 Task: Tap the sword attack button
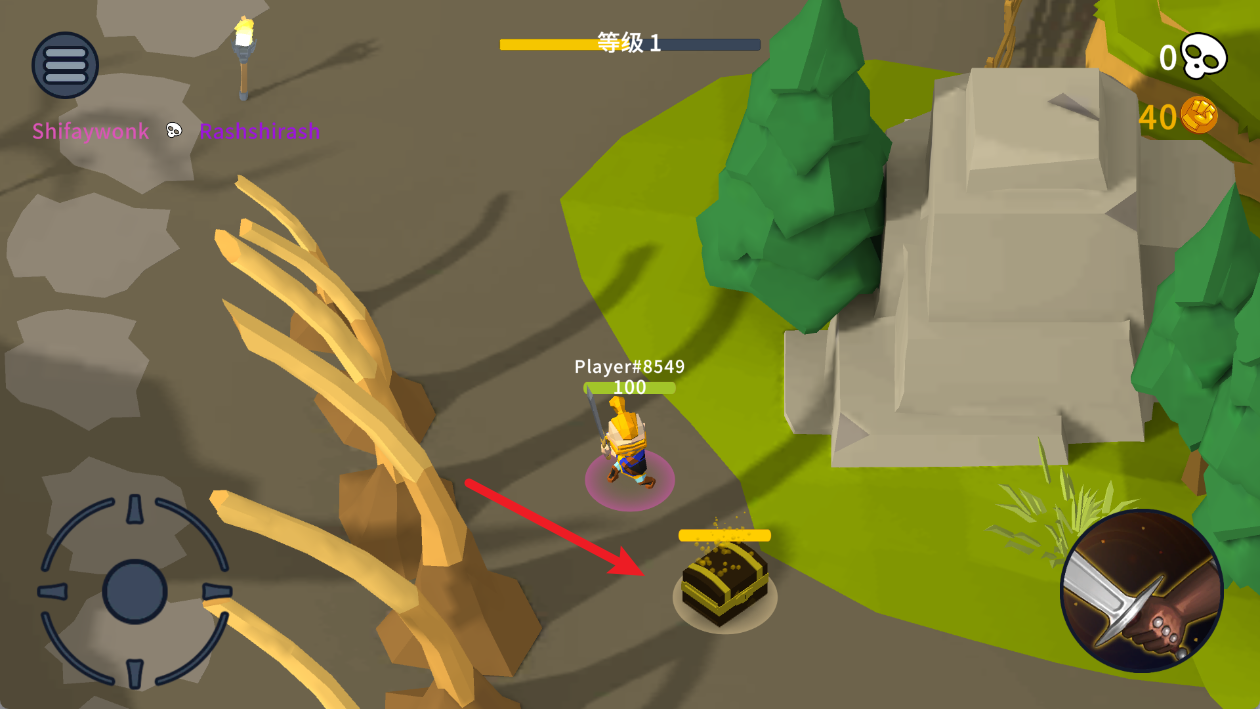coord(1141,590)
